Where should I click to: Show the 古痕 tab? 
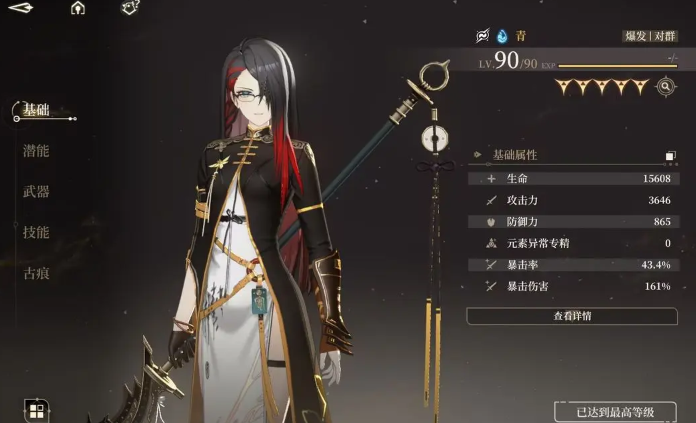(37, 272)
